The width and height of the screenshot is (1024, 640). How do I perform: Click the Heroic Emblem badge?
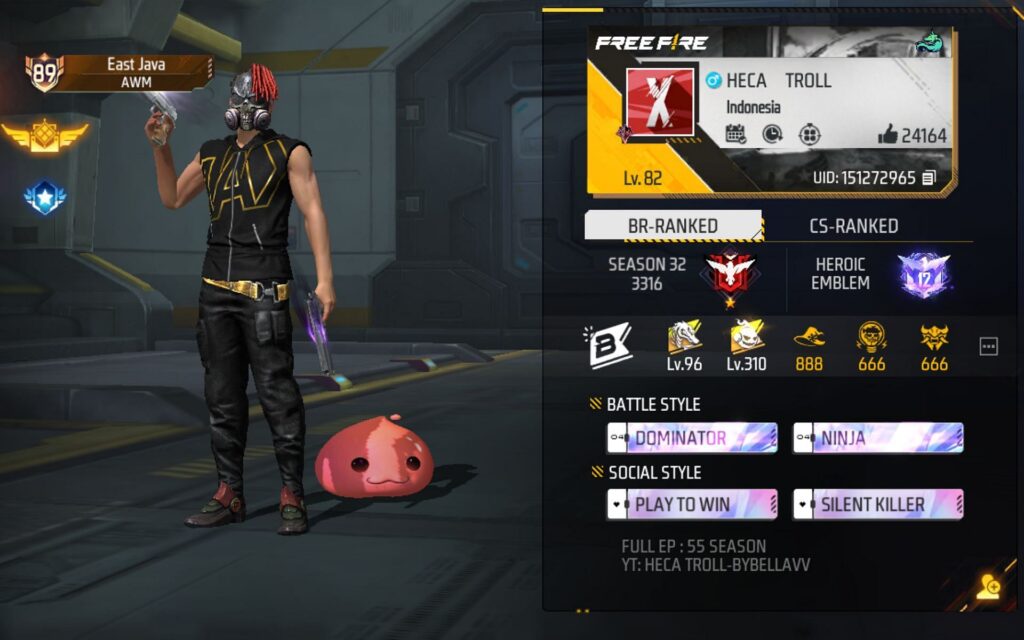click(922, 273)
